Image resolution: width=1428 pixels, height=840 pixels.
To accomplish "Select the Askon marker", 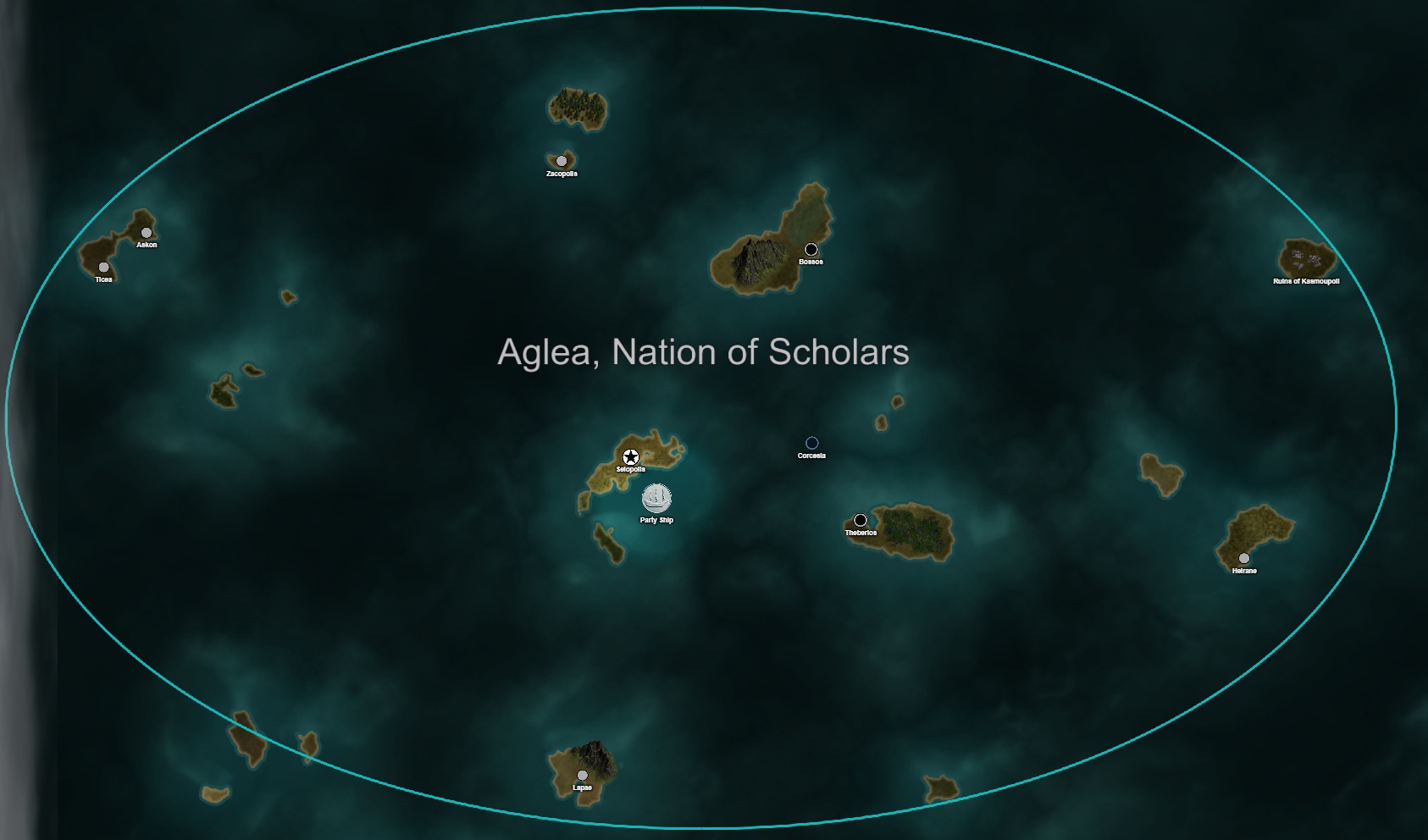I will click(147, 233).
